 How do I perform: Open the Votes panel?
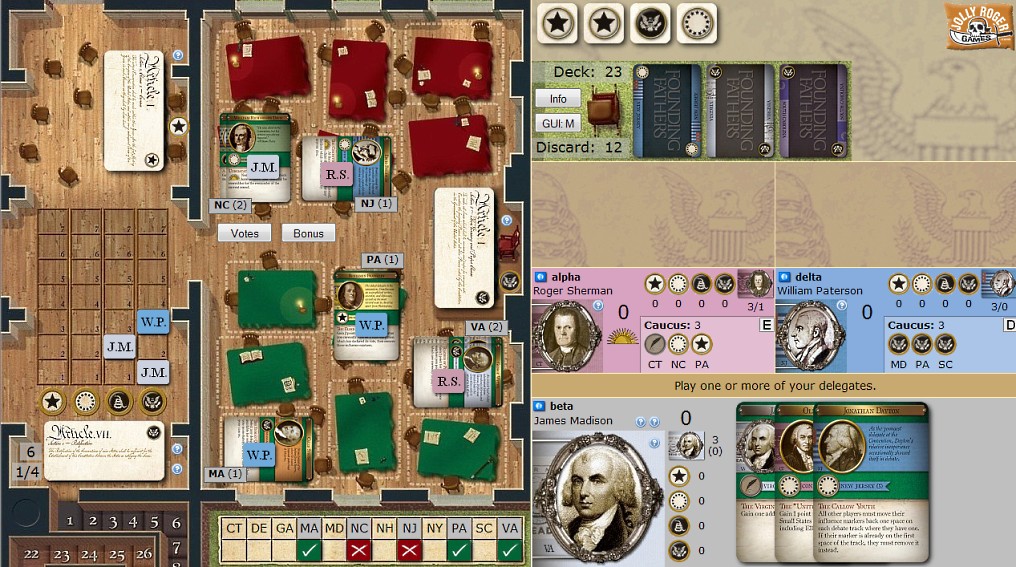(244, 233)
